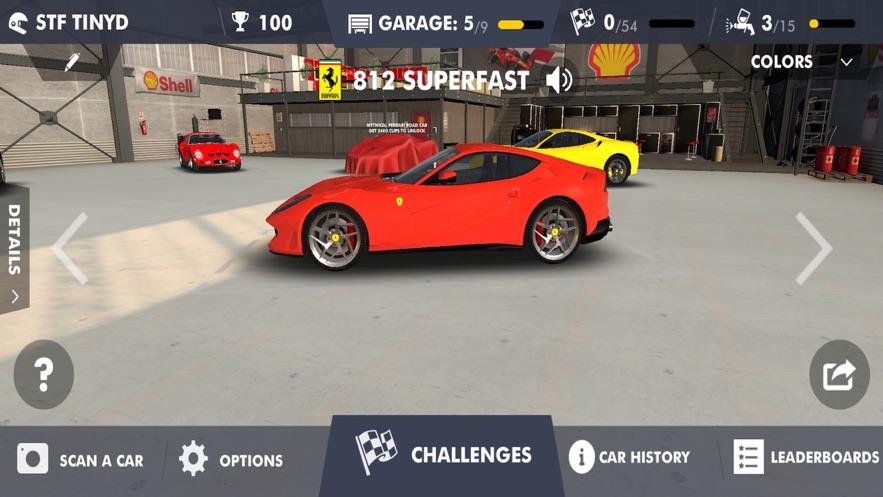Edit player name with pencil icon
The image size is (883, 497).
(x=72, y=63)
